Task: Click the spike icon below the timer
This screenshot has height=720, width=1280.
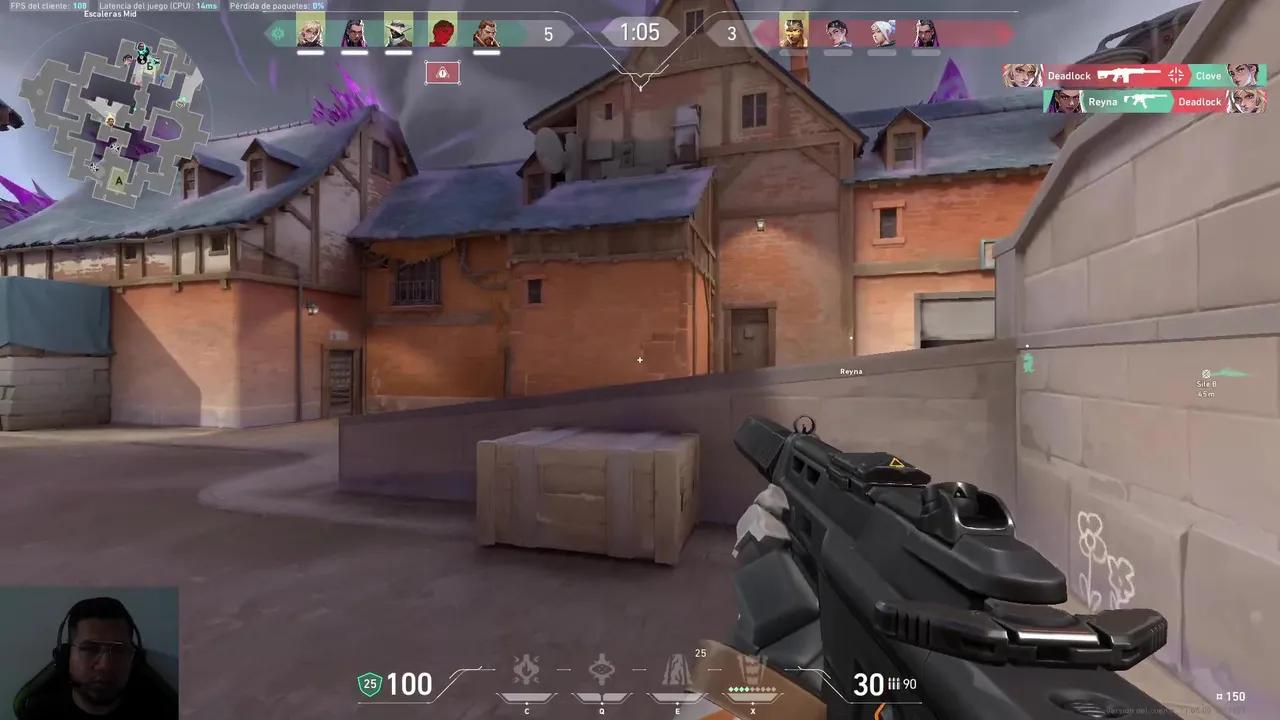Action: [x=442, y=72]
